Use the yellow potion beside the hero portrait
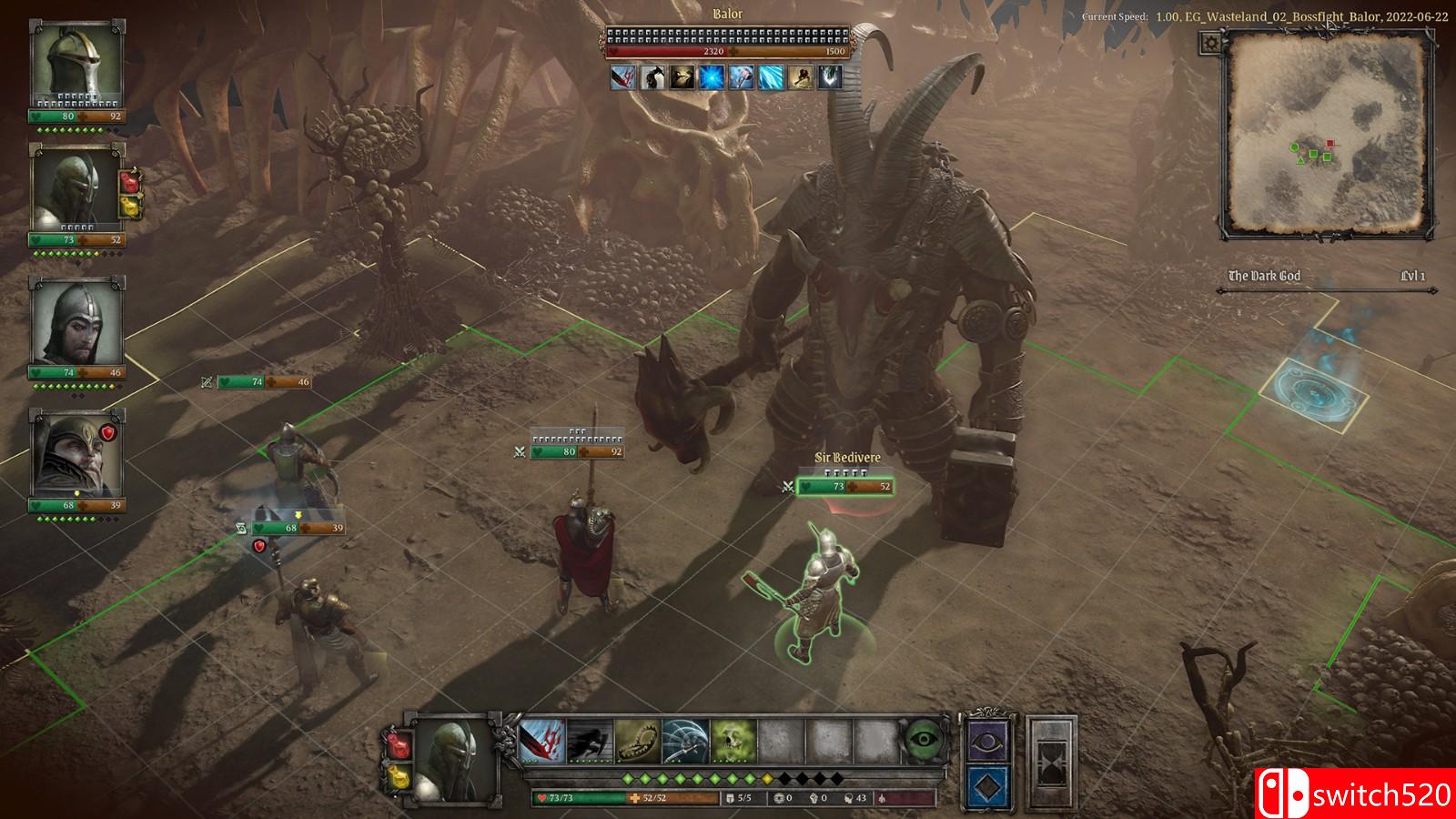The height and width of the screenshot is (819, 1456). (x=399, y=778)
